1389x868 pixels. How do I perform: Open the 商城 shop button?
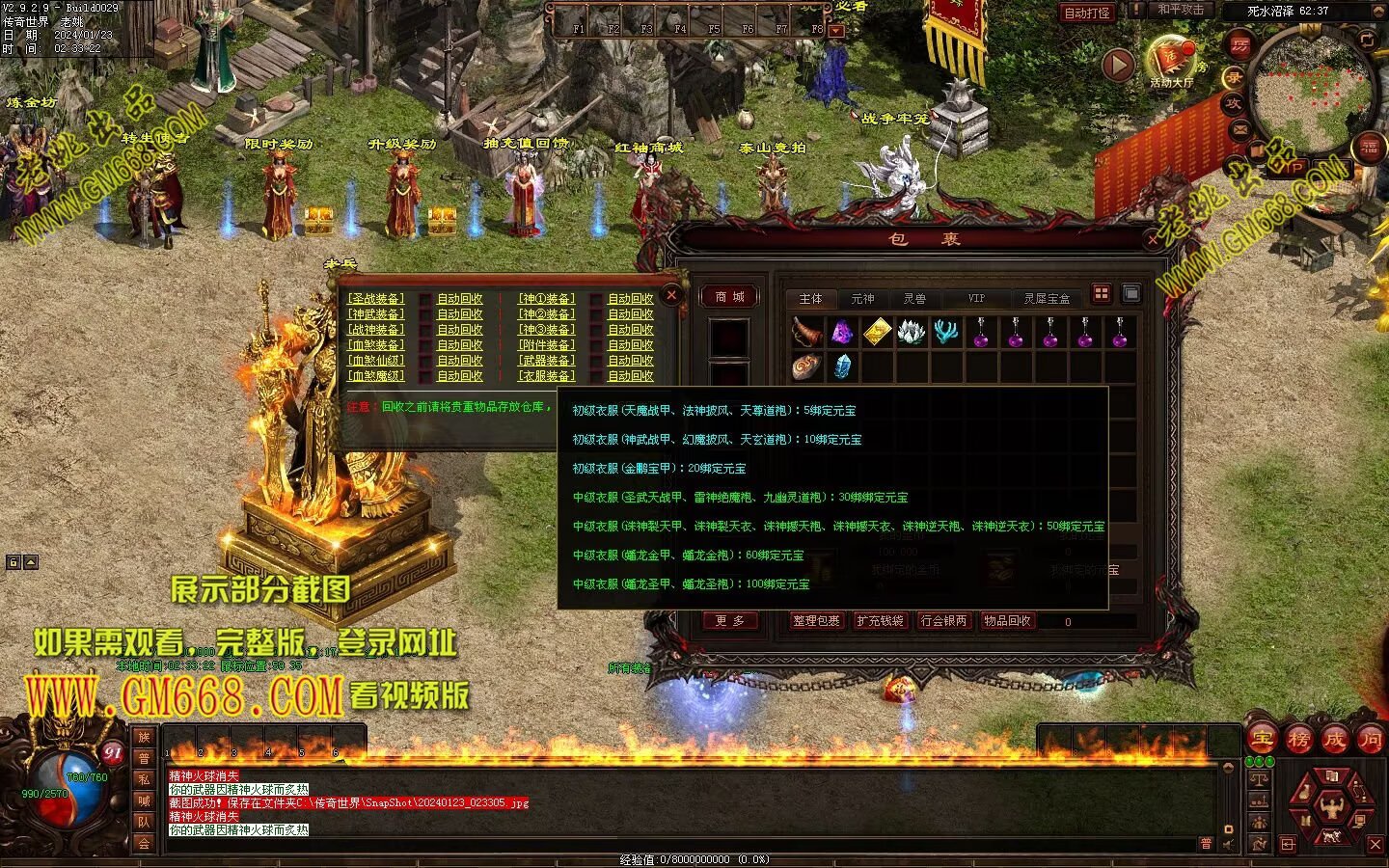[x=729, y=297]
